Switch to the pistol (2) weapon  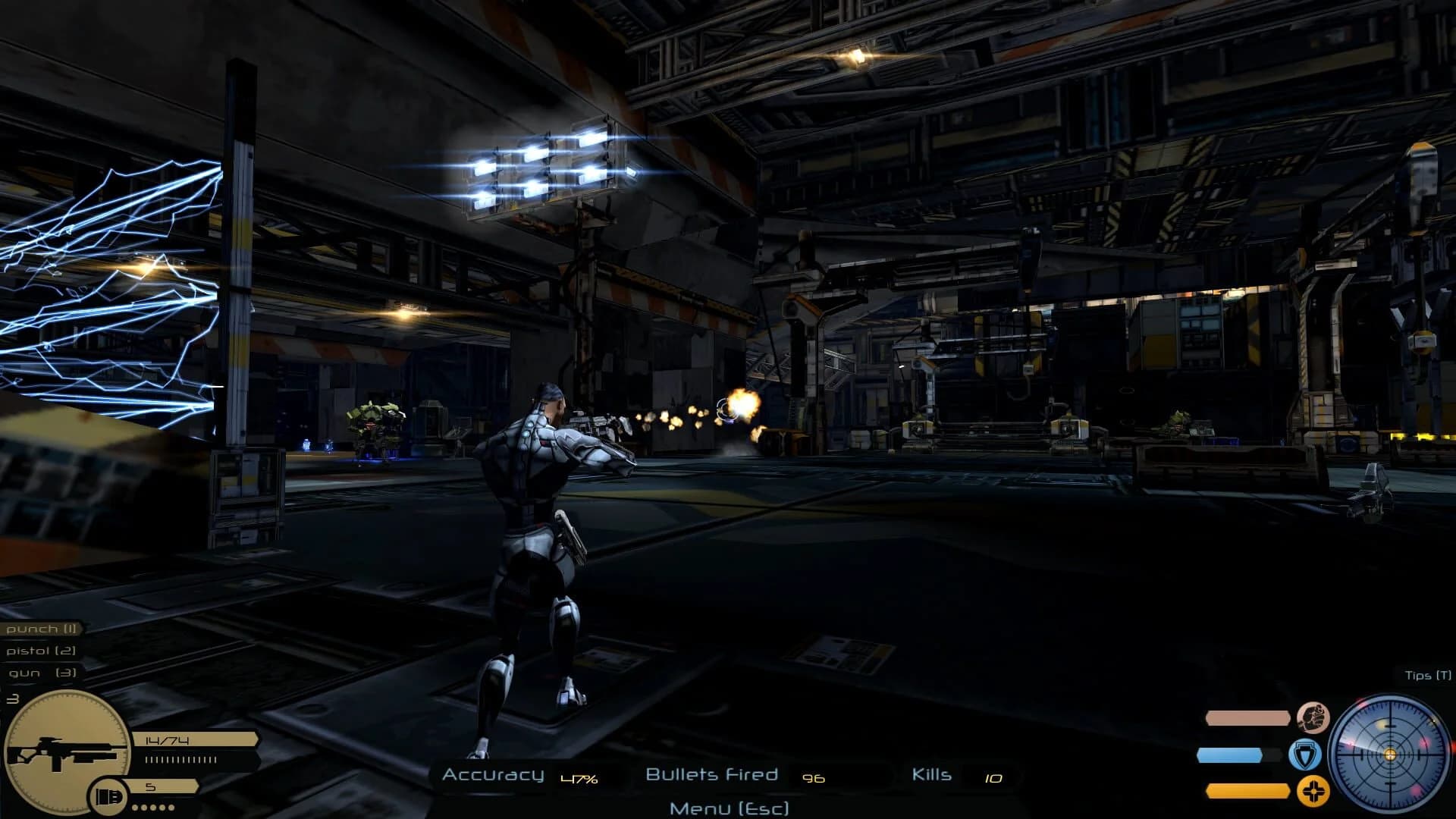(40, 651)
